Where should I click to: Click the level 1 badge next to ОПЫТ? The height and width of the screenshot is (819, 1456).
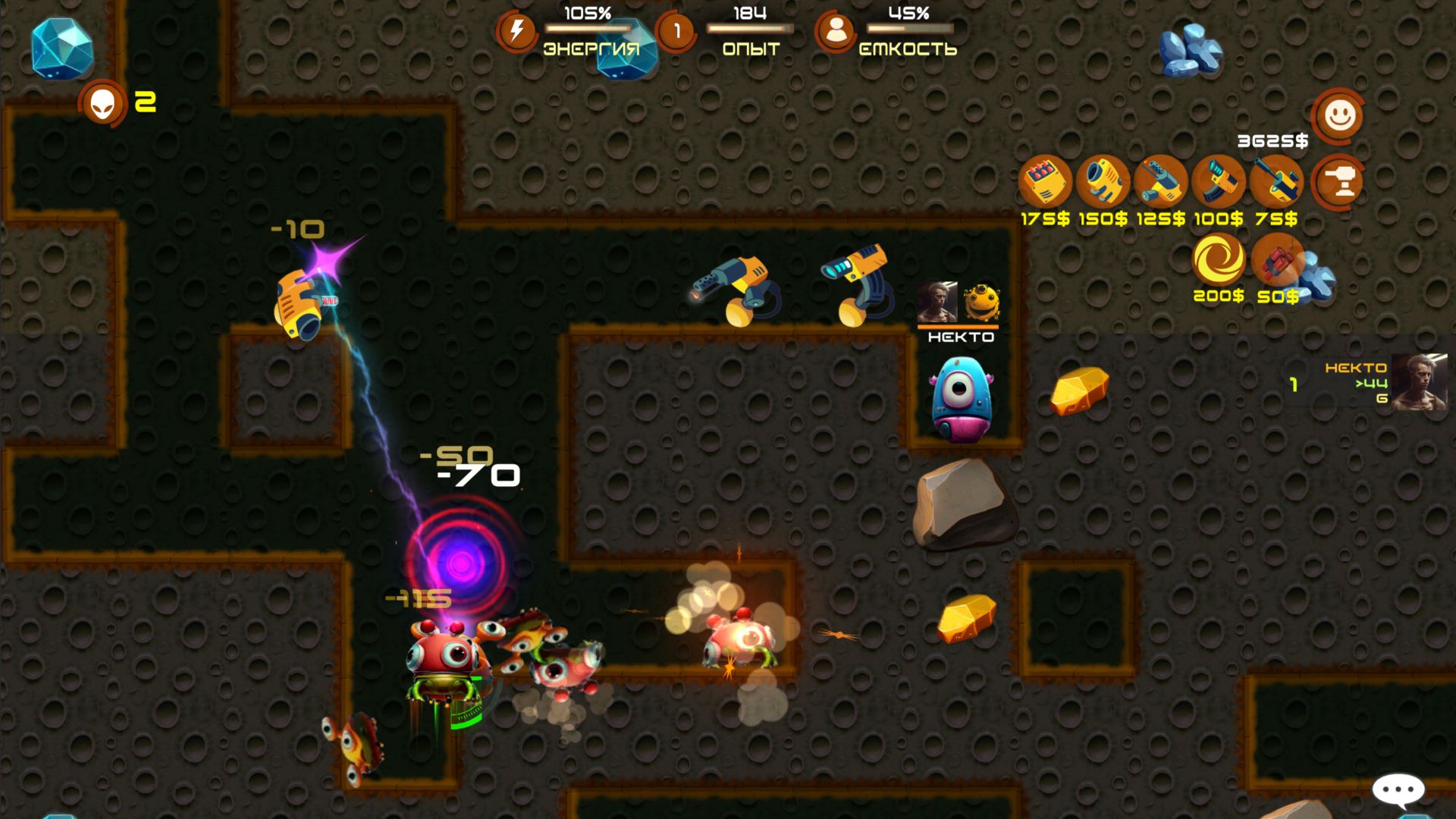click(x=676, y=31)
